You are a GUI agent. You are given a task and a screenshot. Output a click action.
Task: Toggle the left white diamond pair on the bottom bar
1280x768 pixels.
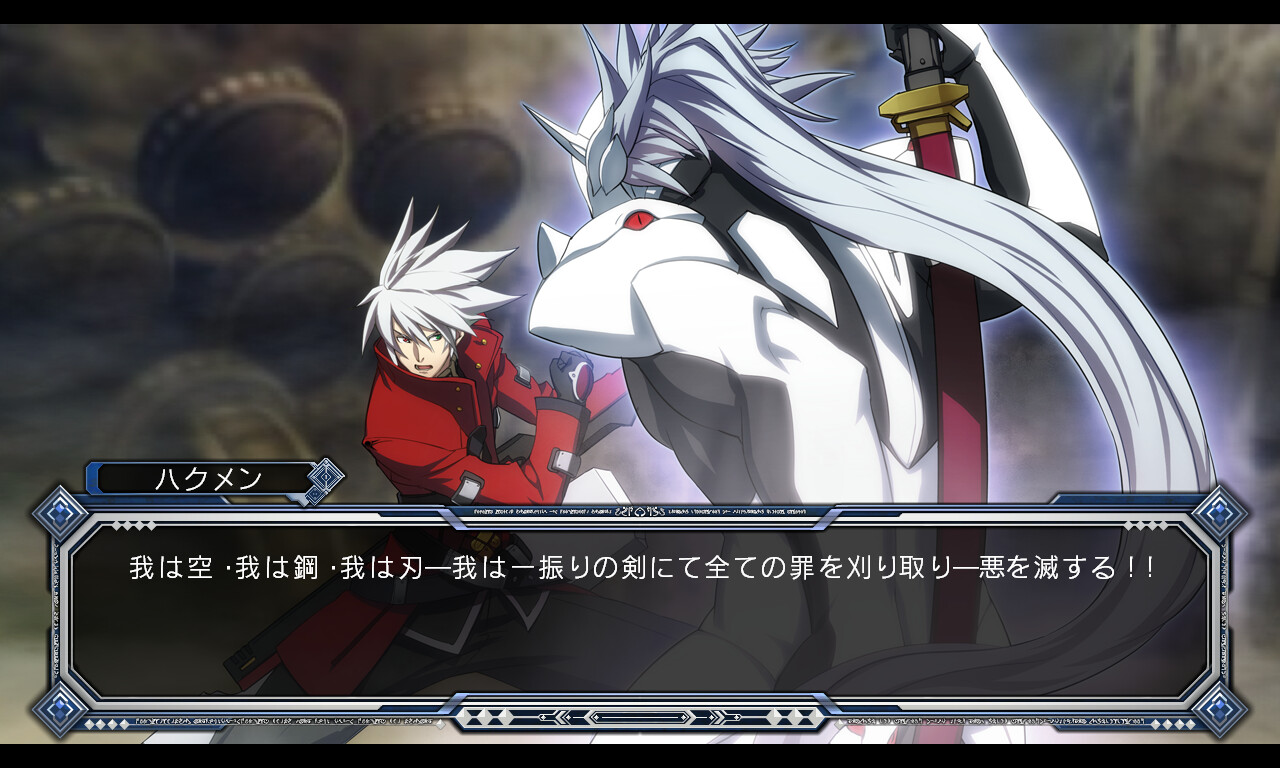(490, 717)
